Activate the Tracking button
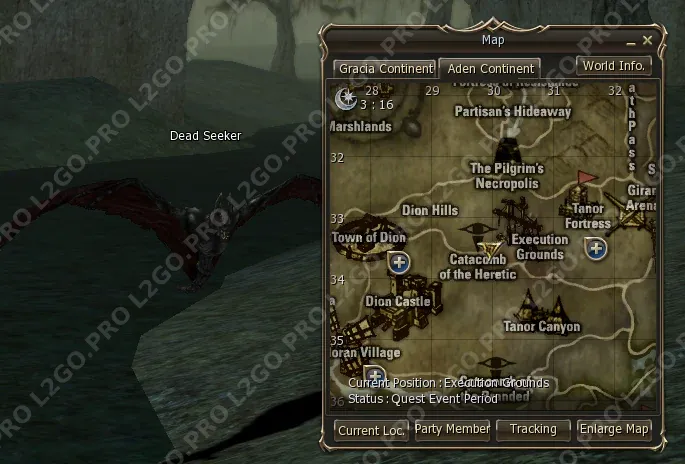 pyautogui.click(x=533, y=429)
